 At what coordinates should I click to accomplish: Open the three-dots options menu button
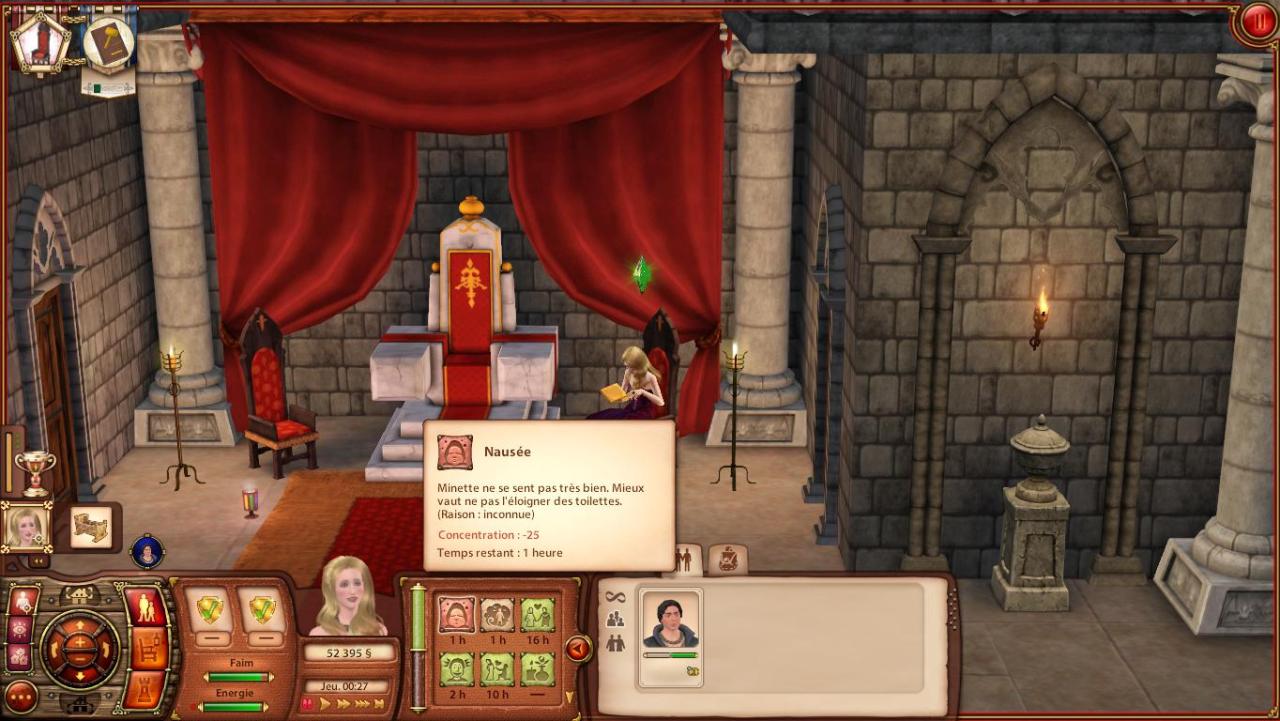click(20, 696)
